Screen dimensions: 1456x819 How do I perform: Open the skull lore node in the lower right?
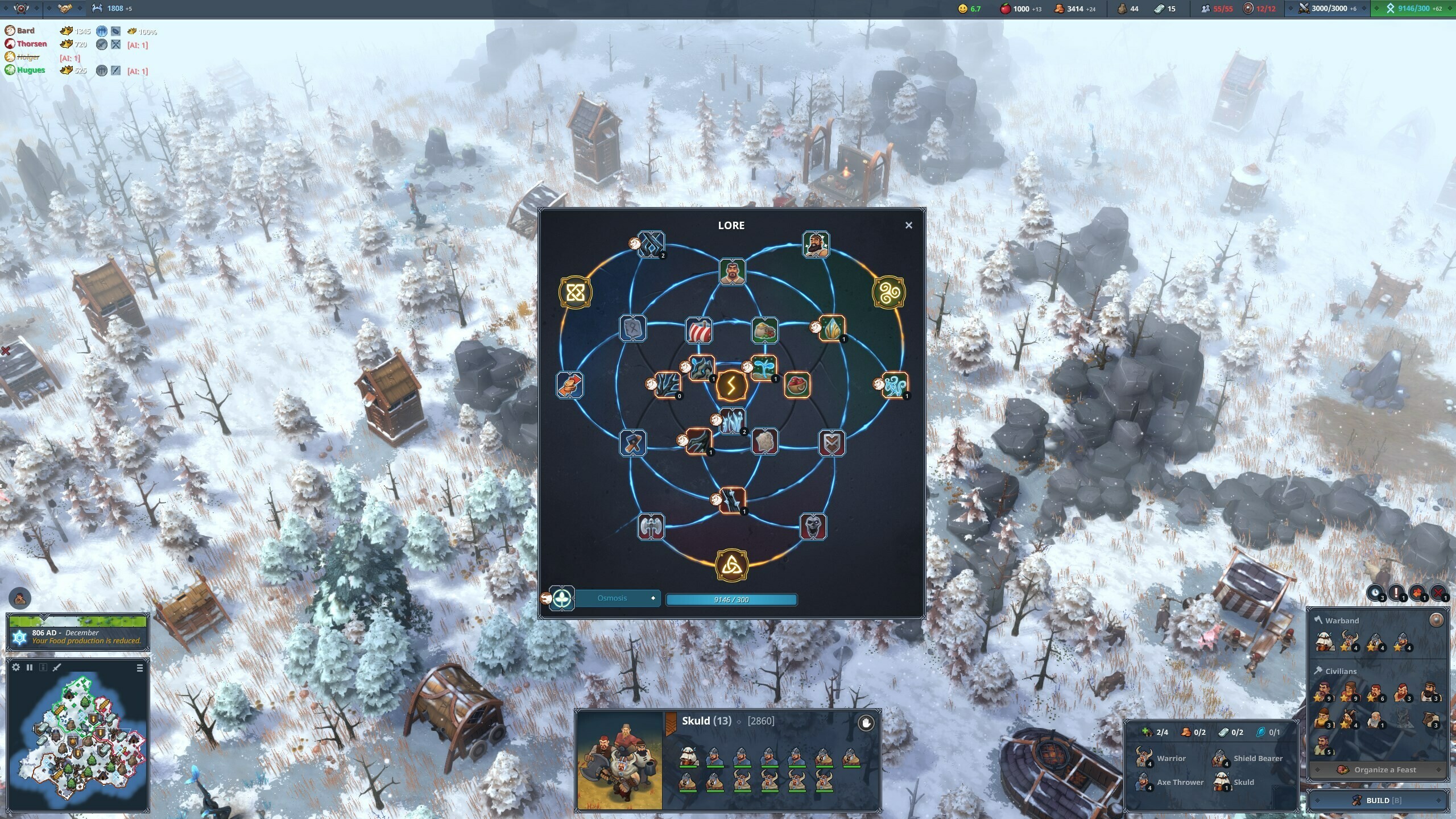[x=812, y=526]
